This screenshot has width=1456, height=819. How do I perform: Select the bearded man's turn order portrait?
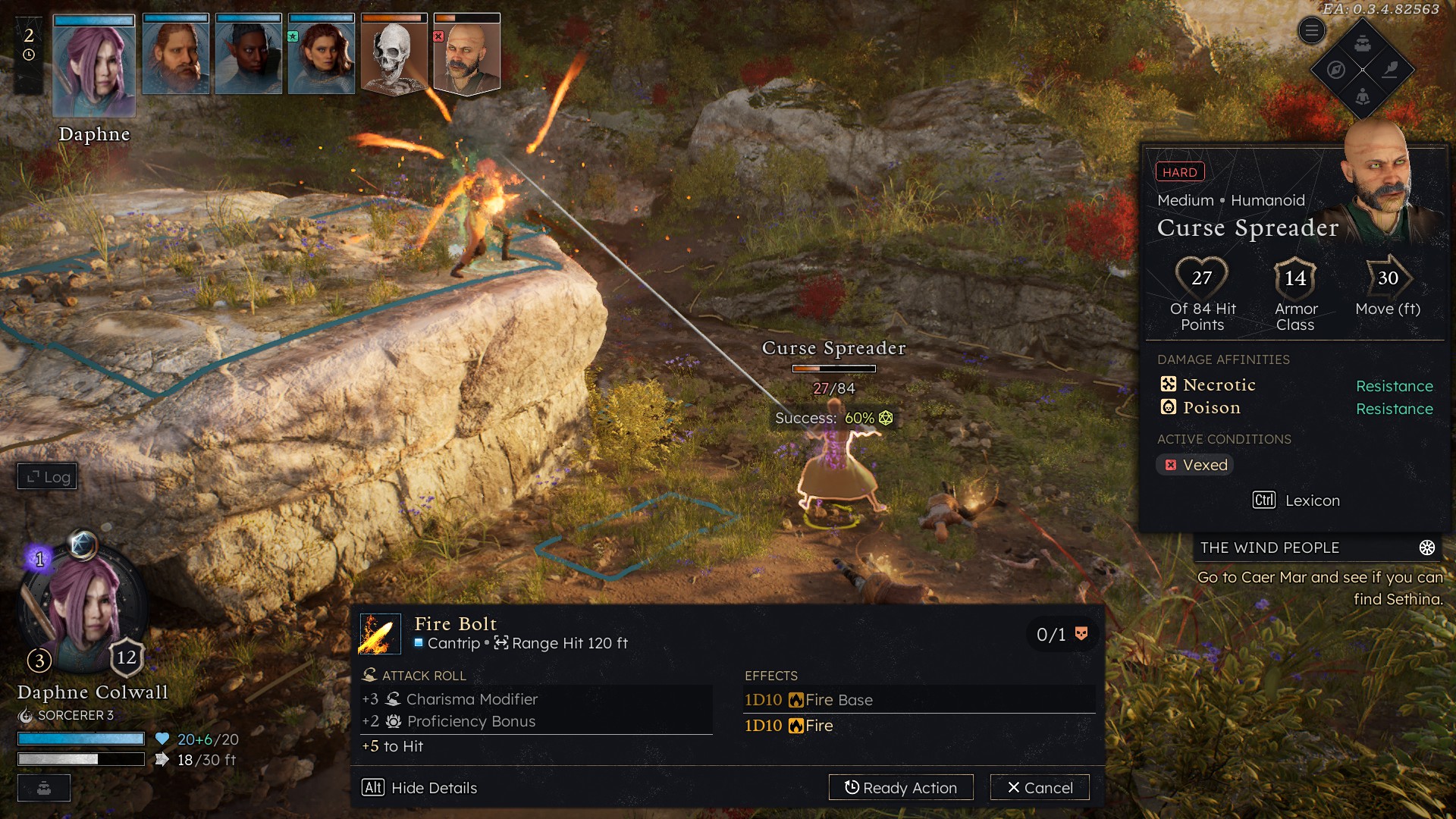coord(176,55)
